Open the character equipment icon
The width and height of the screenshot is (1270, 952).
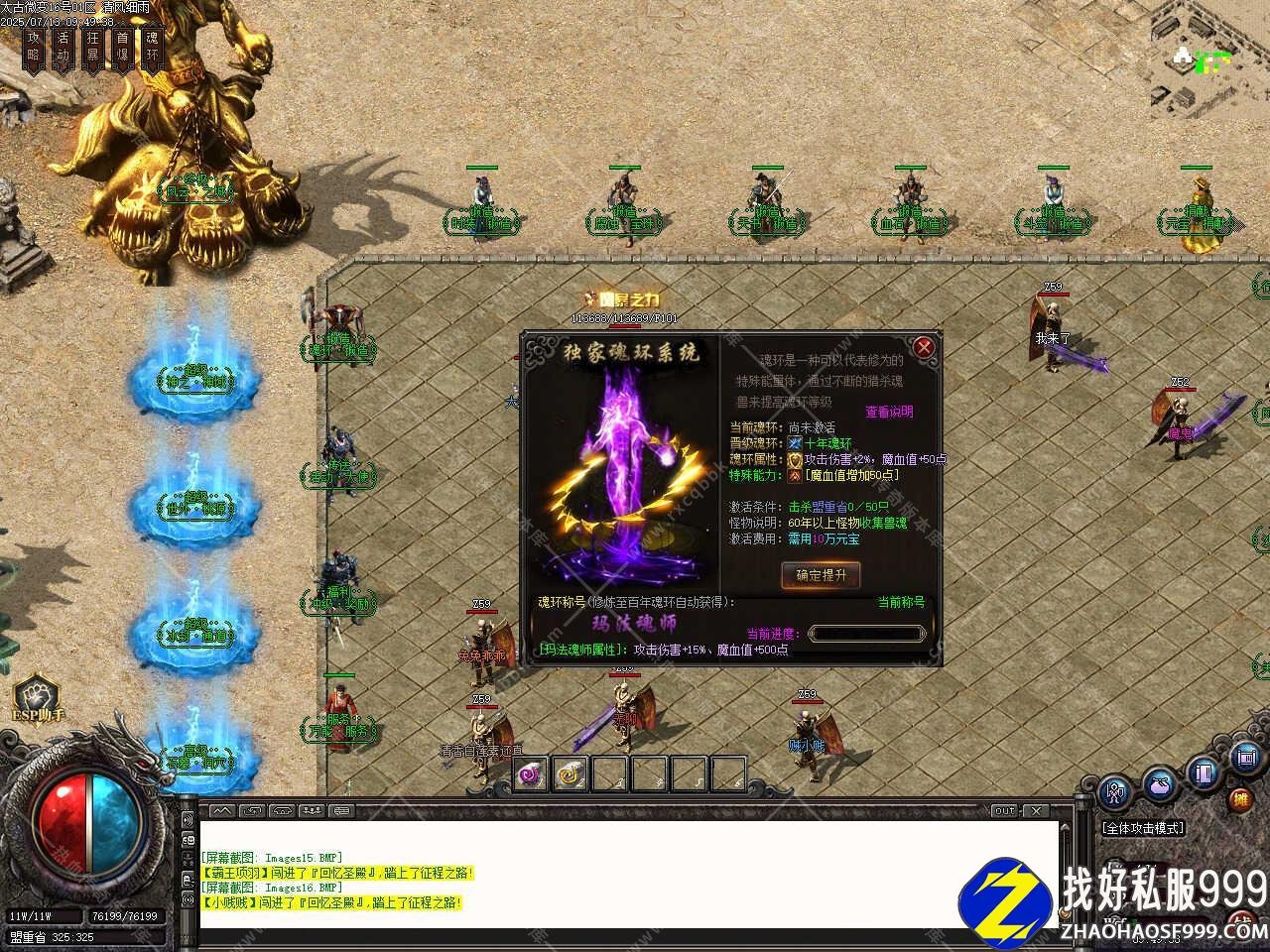pos(1116,792)
